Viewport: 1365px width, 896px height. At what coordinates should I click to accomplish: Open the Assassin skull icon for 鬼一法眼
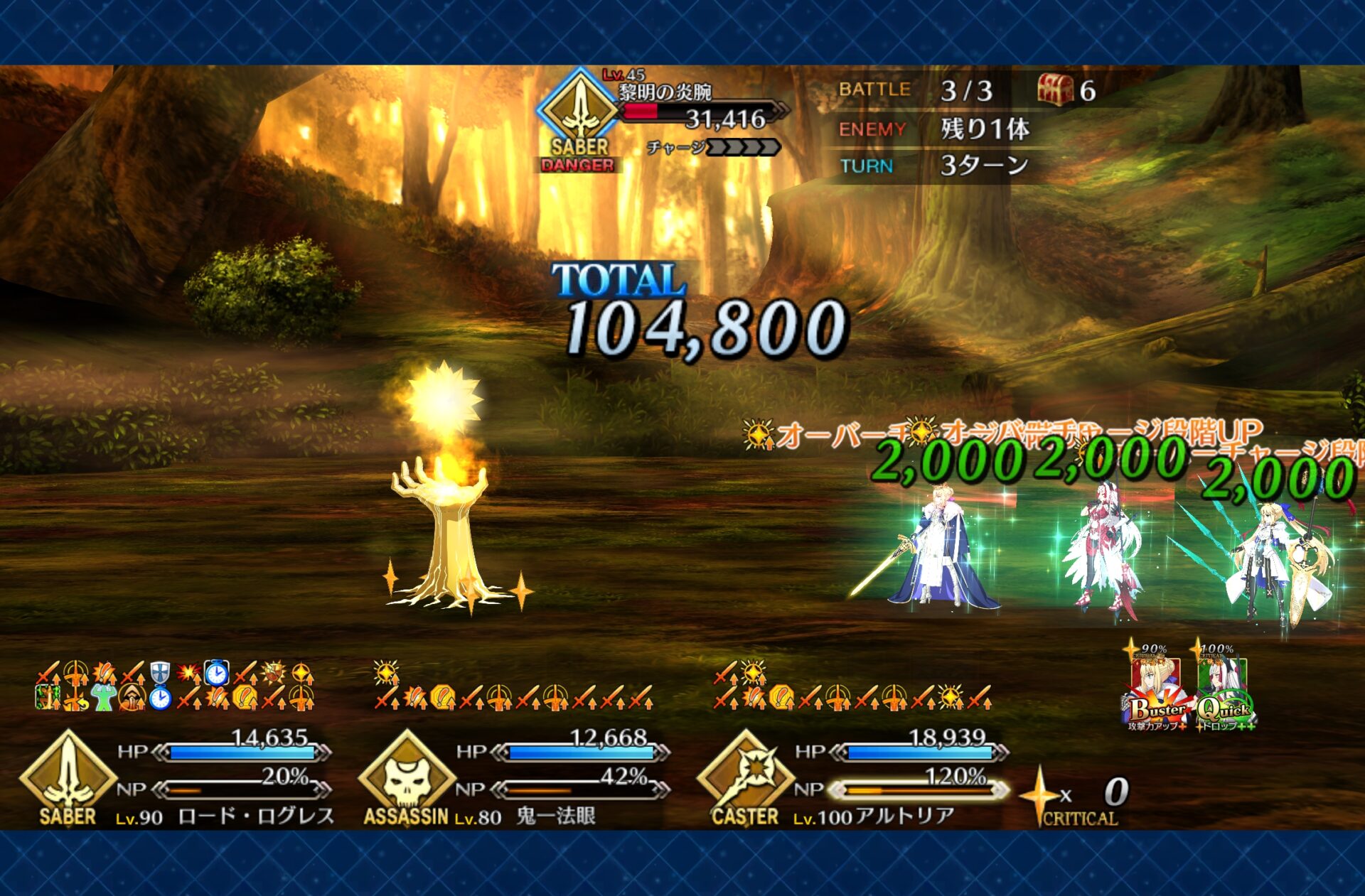click(406, 774)
